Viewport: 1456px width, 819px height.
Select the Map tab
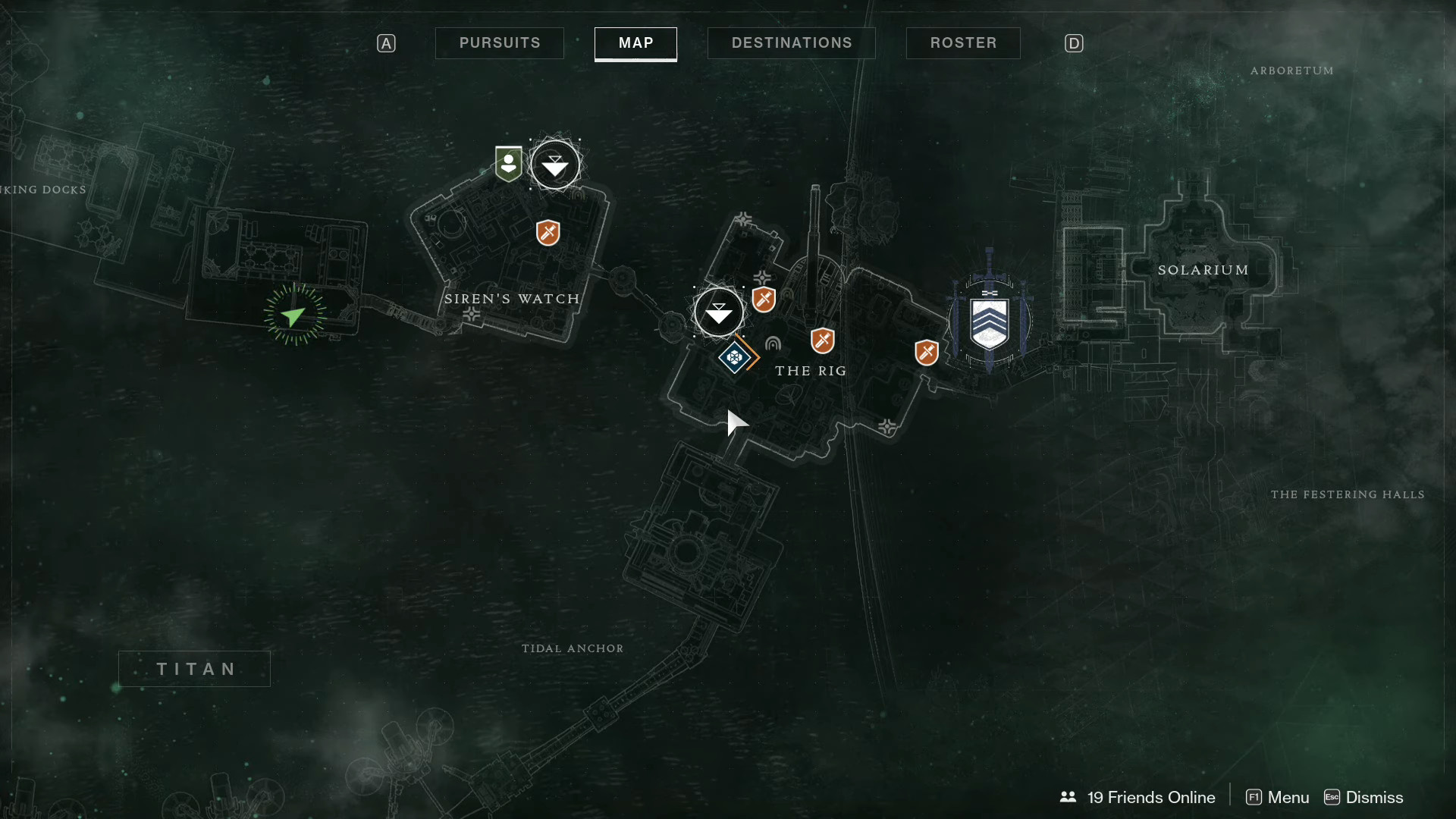635,43
